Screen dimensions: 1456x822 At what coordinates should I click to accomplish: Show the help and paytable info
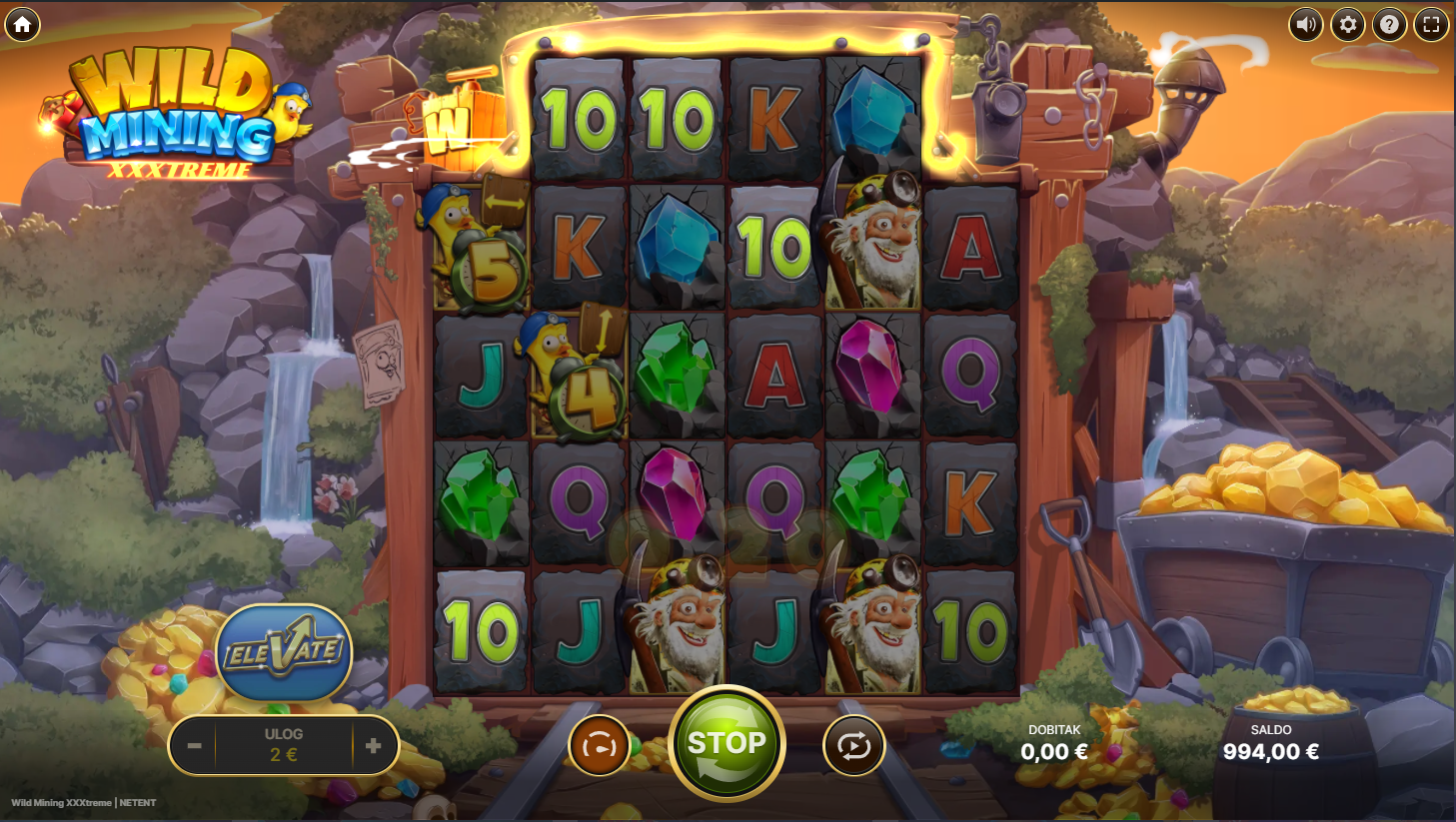point(1389,24)
